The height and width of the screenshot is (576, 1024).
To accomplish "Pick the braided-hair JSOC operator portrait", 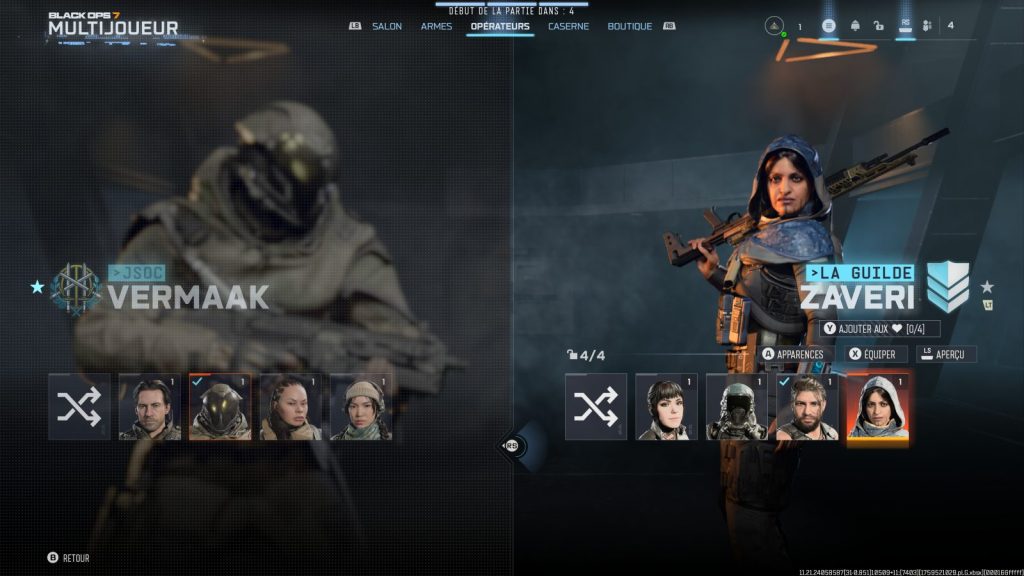I will (290, 407).
